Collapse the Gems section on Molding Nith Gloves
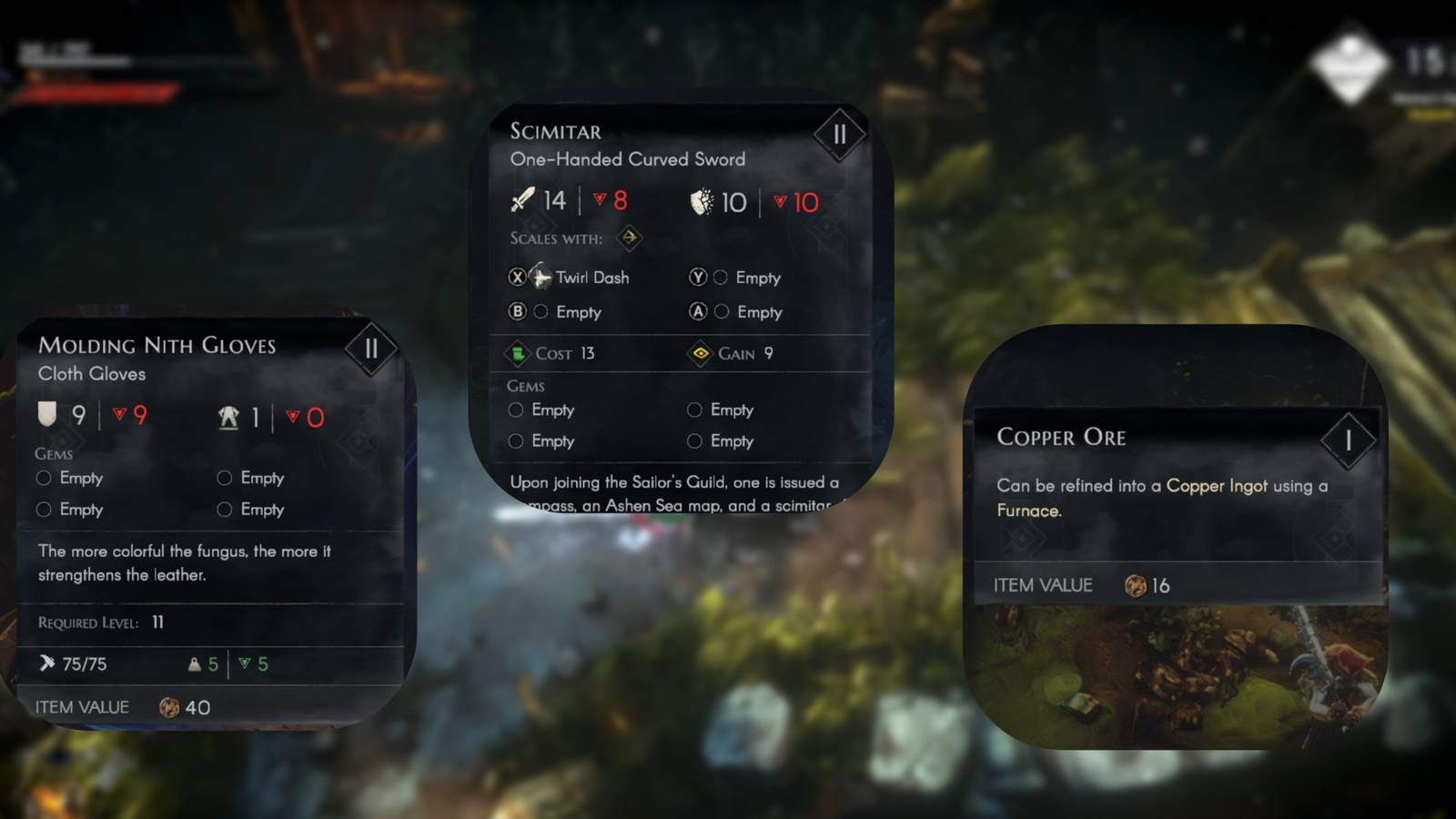The width and height of the screenshot is (1456, 819). click(x=53, y=452)
